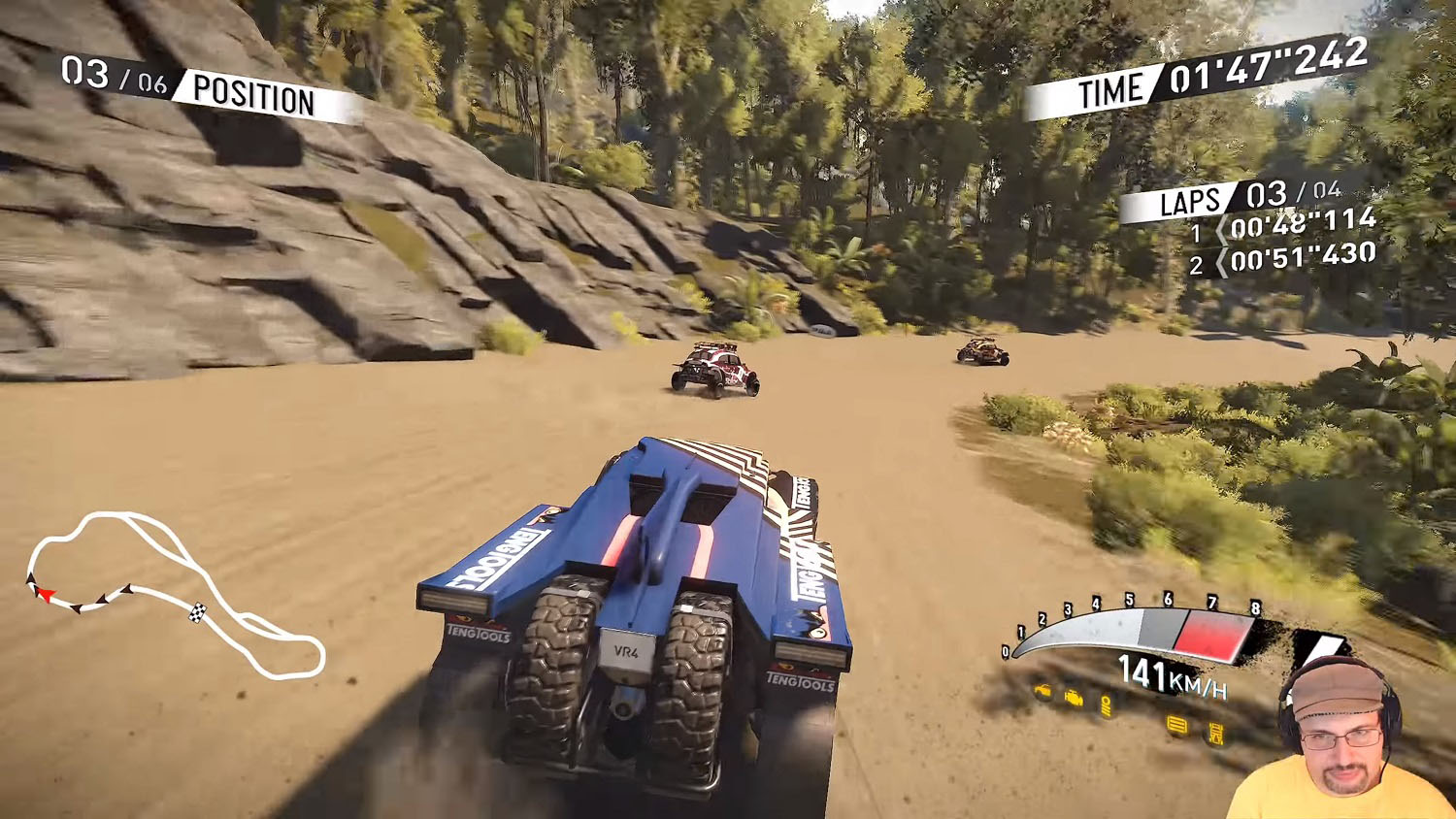Click the yellow engine warning icon
This screenshot has height=819, width=1456.
coord(1075,698)
